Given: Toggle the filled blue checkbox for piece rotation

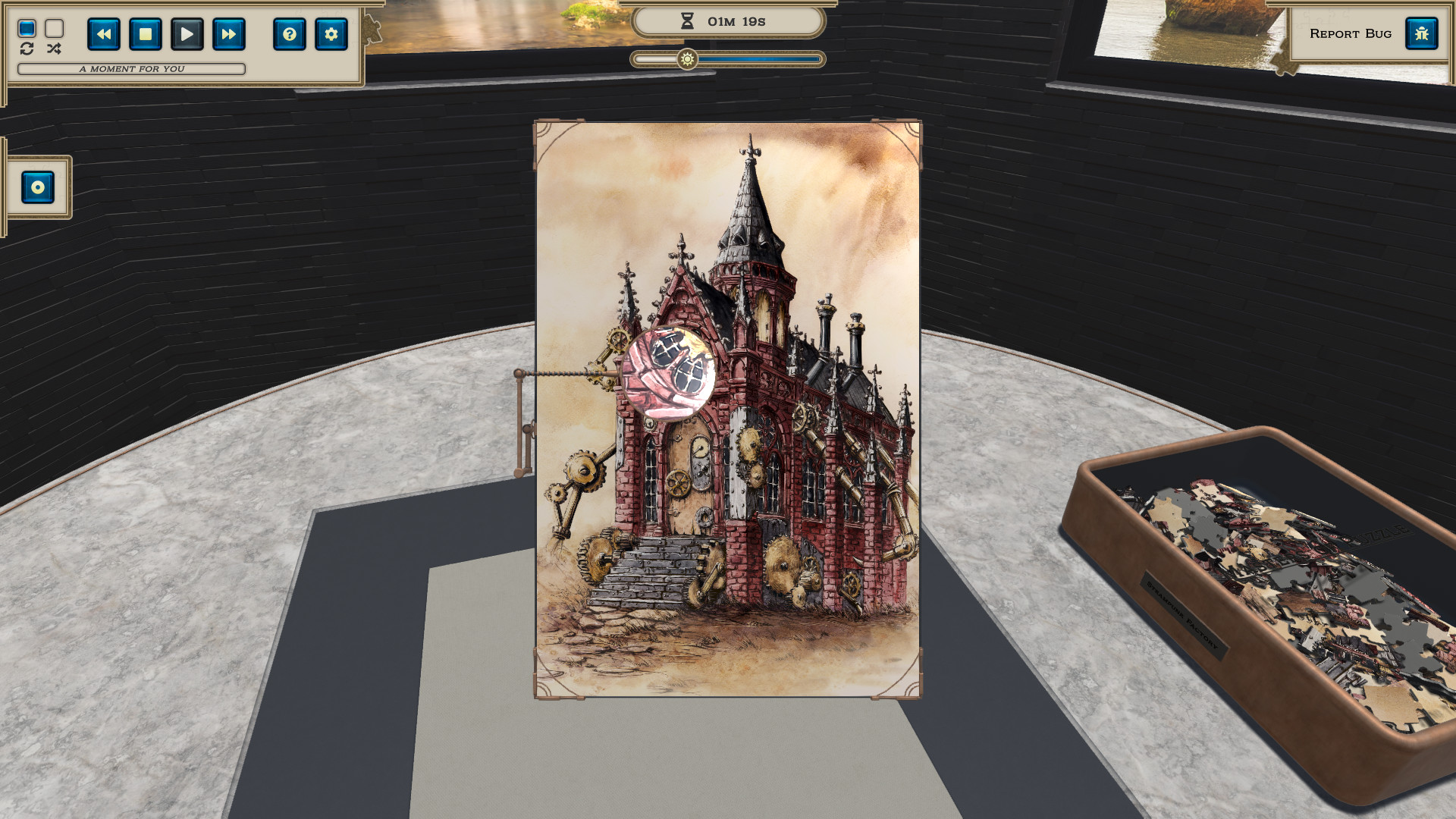Looking at the screenshot, I should point(27,27).
